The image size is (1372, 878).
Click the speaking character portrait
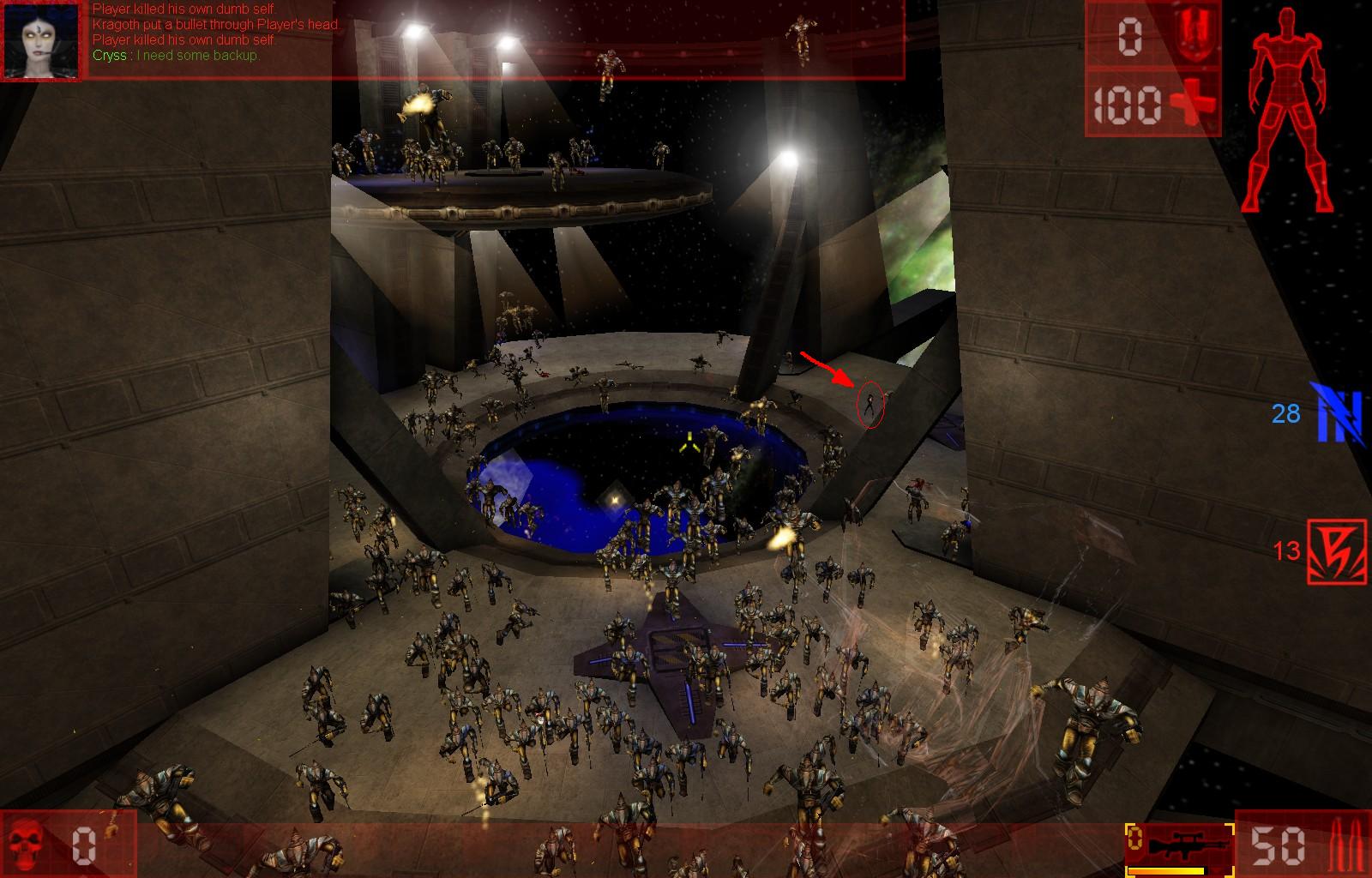point(42,40)
